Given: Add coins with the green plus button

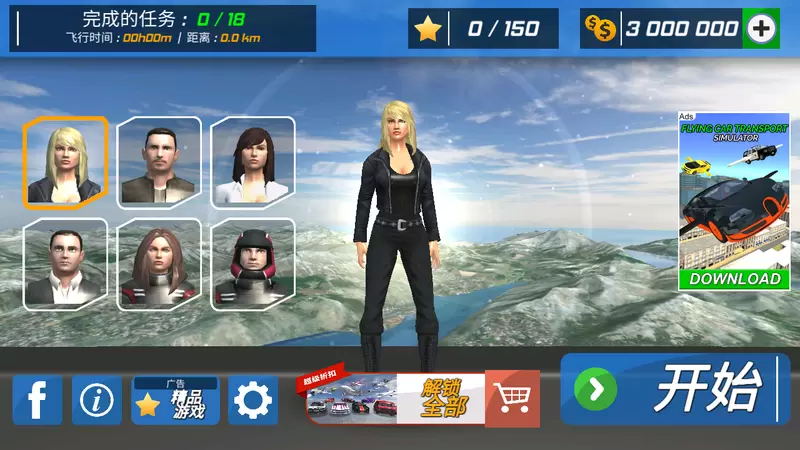Looking at the screenshot, I should [x=761, y=29].
